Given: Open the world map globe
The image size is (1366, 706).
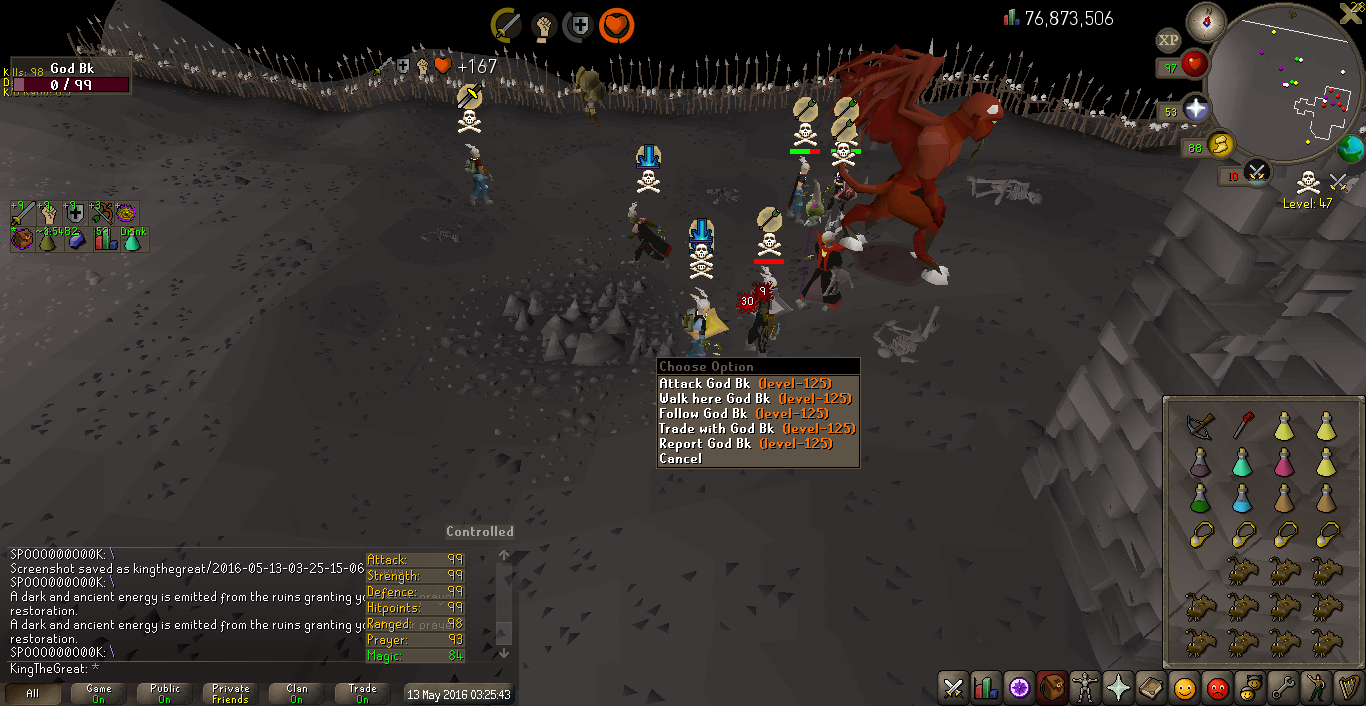Looking at the screenshot, I should 1352,149.
